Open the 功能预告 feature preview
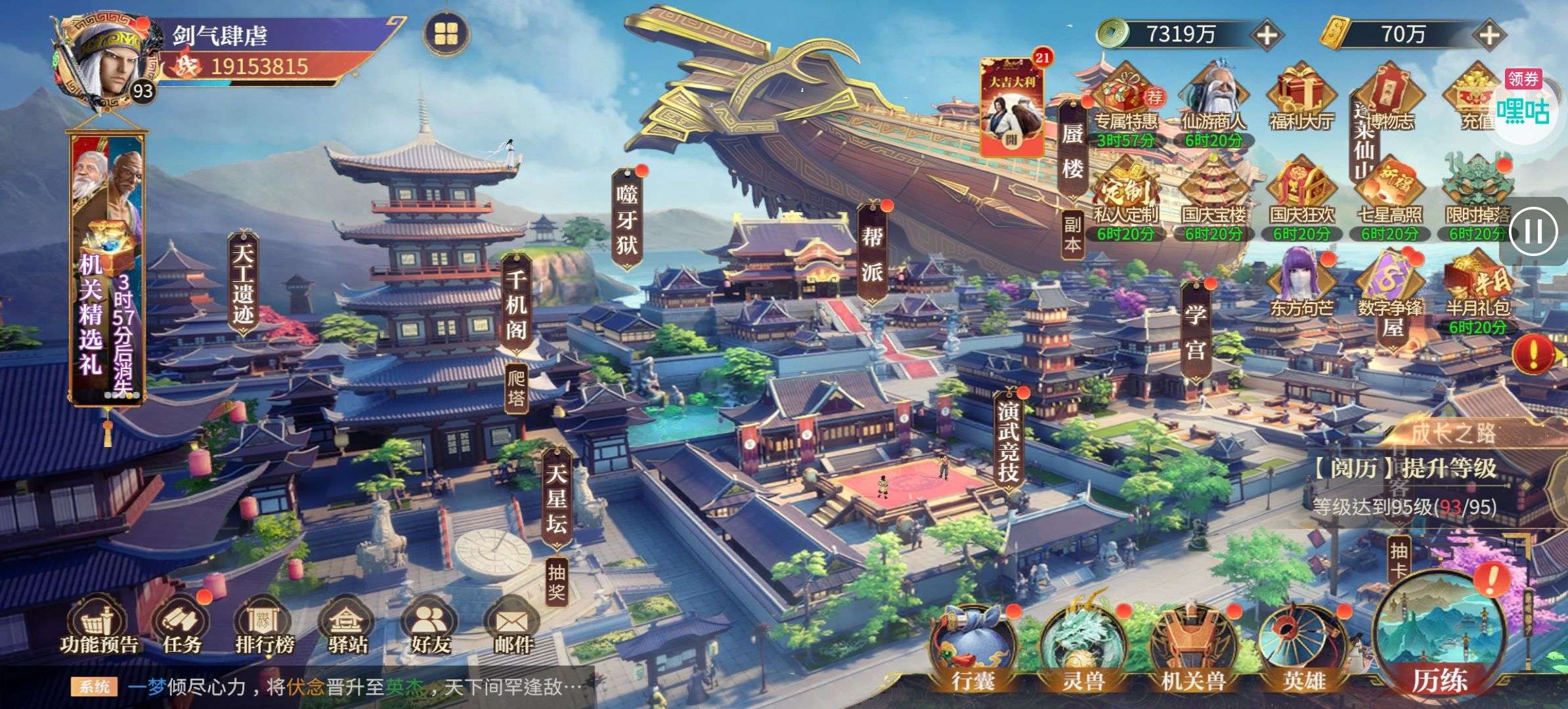This screenshot has height=709, width=1568. (98, 627)
